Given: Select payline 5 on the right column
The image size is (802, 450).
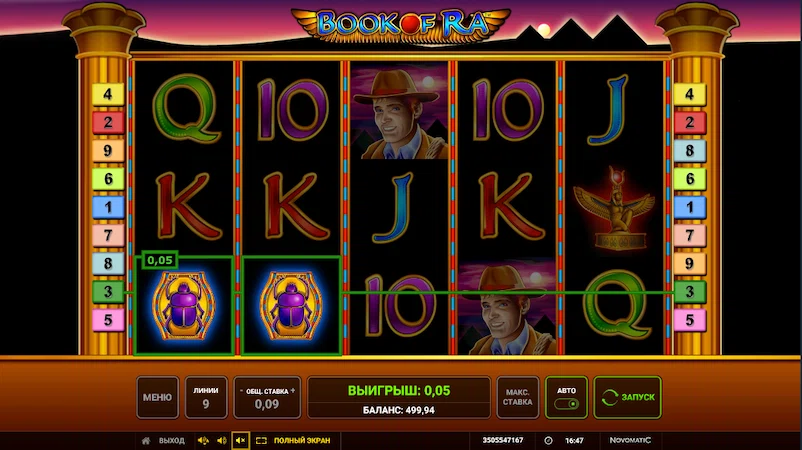Looking at the screenshot, I should pyautogui.click(x=688, y=320).
